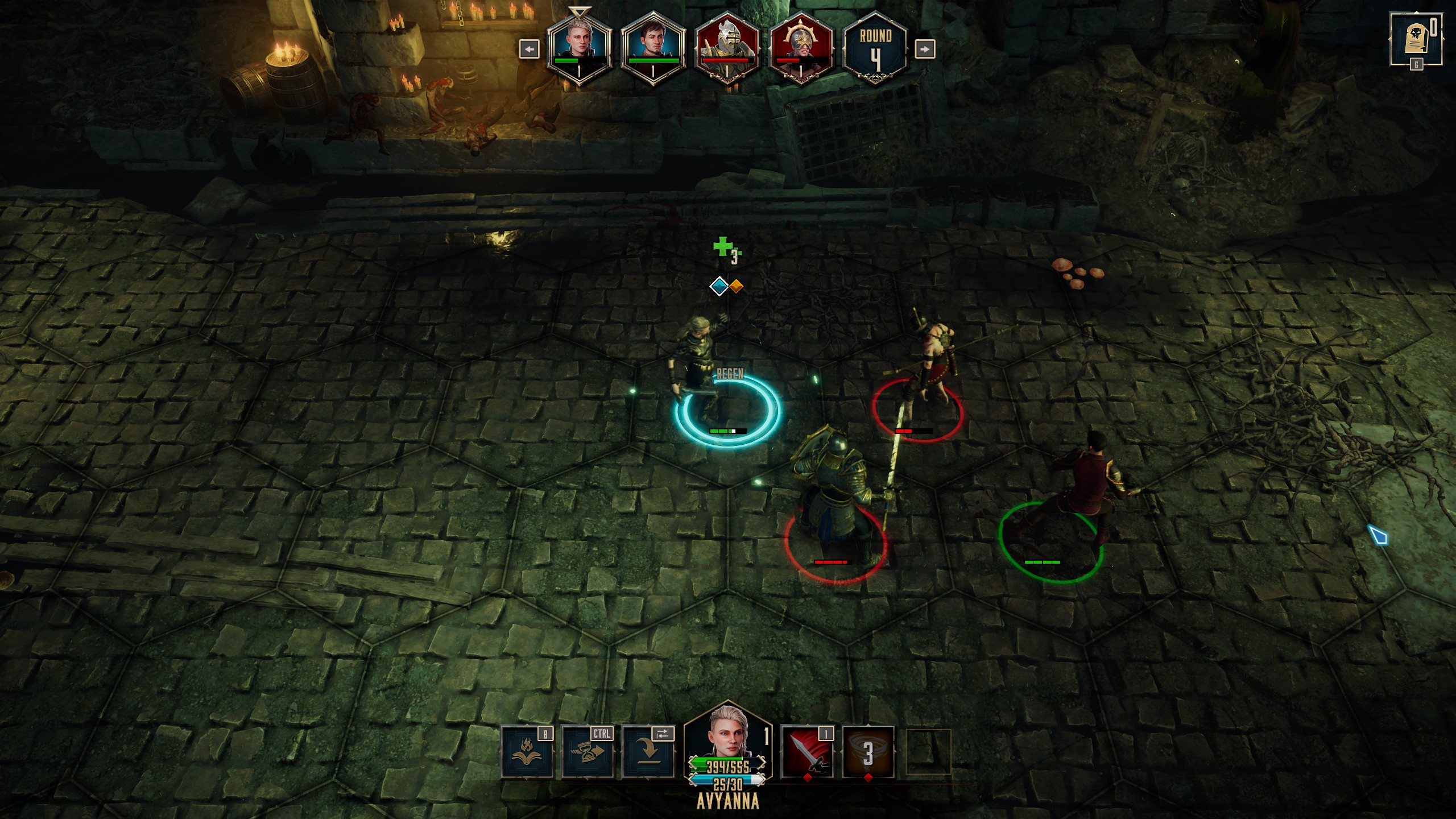
Task: Use the red sword attack ability
Action: click(806, 753)
